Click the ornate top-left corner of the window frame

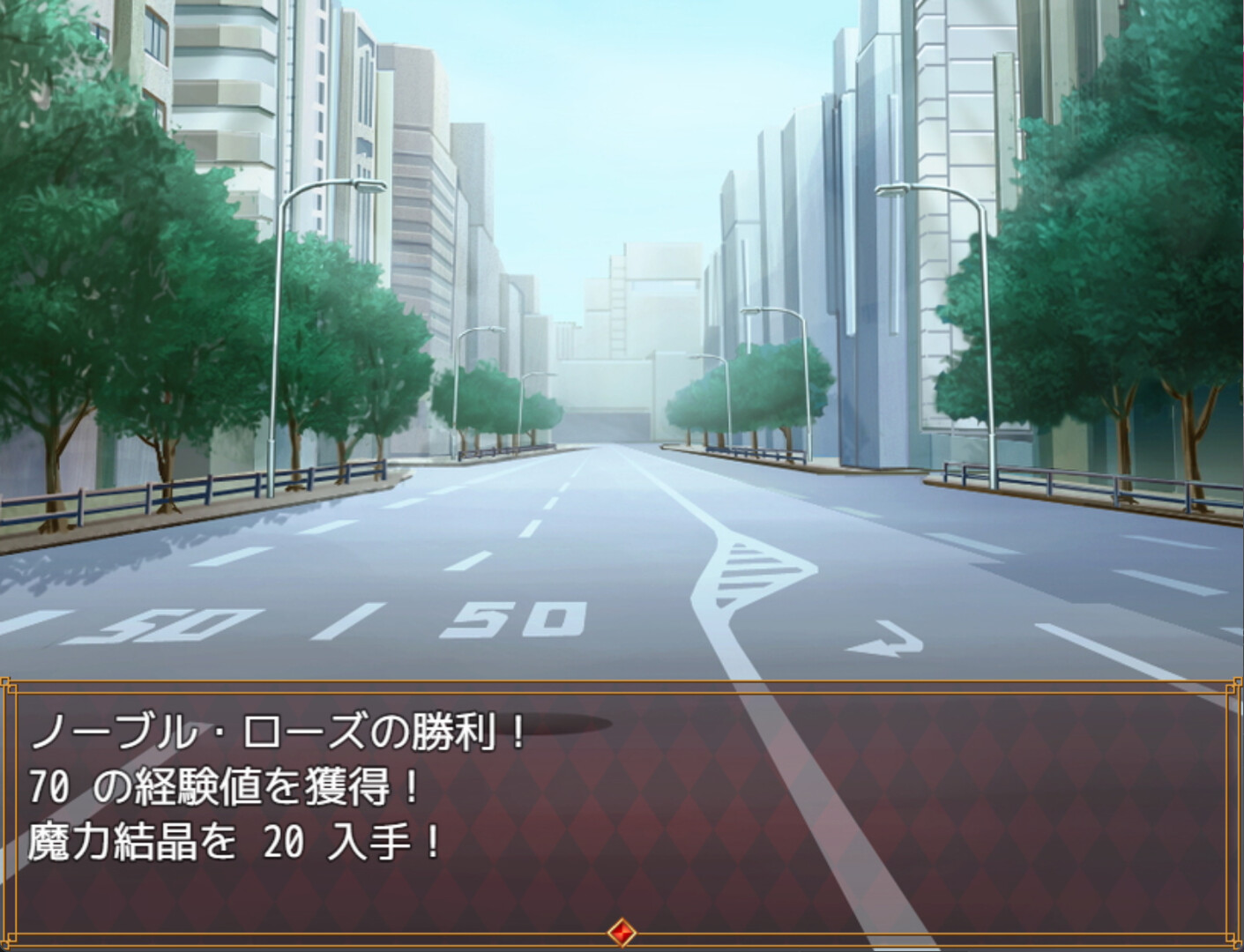pyautogui.click(x=11, y=683)
